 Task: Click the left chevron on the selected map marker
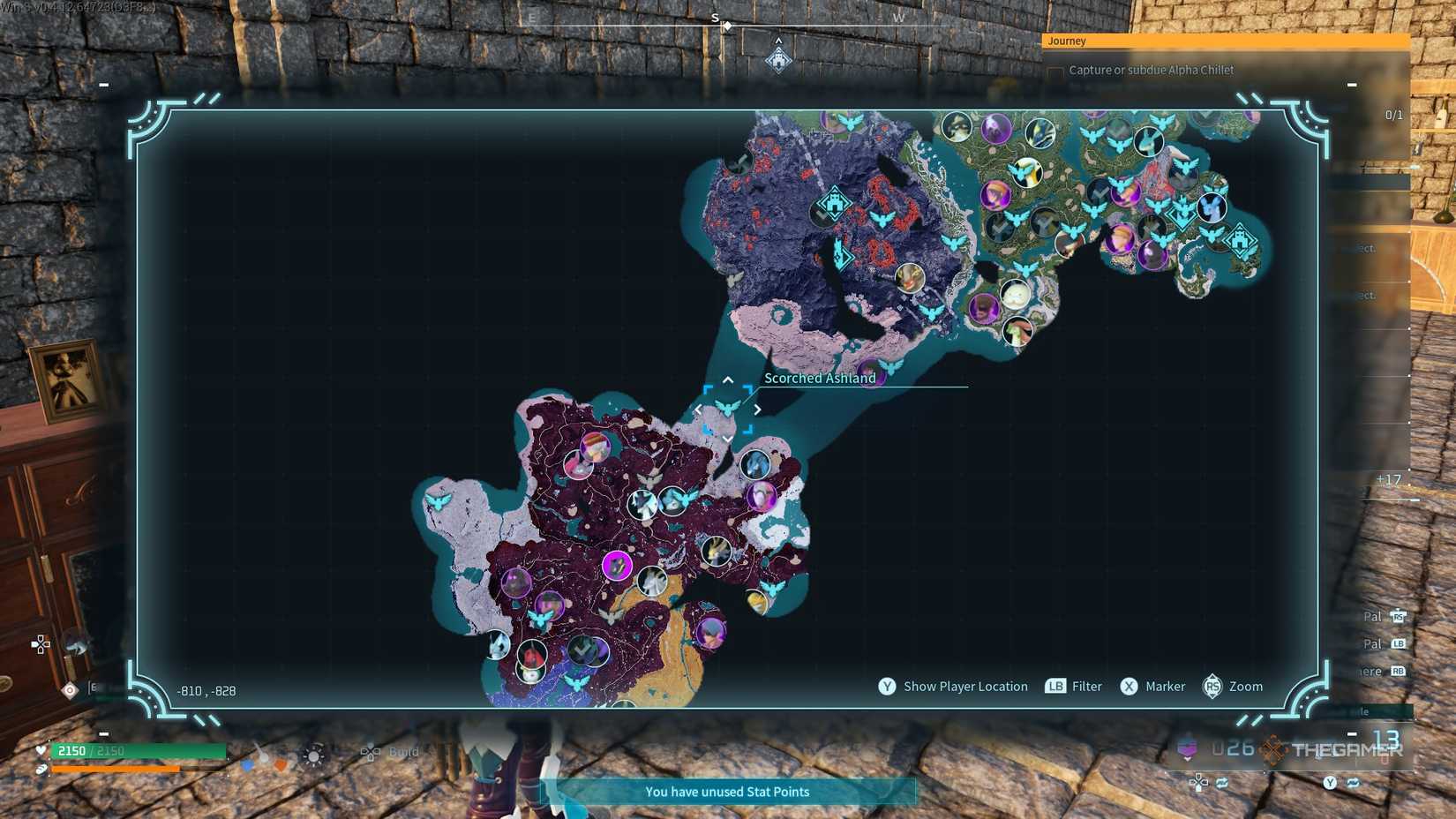(x=698, y=409)
